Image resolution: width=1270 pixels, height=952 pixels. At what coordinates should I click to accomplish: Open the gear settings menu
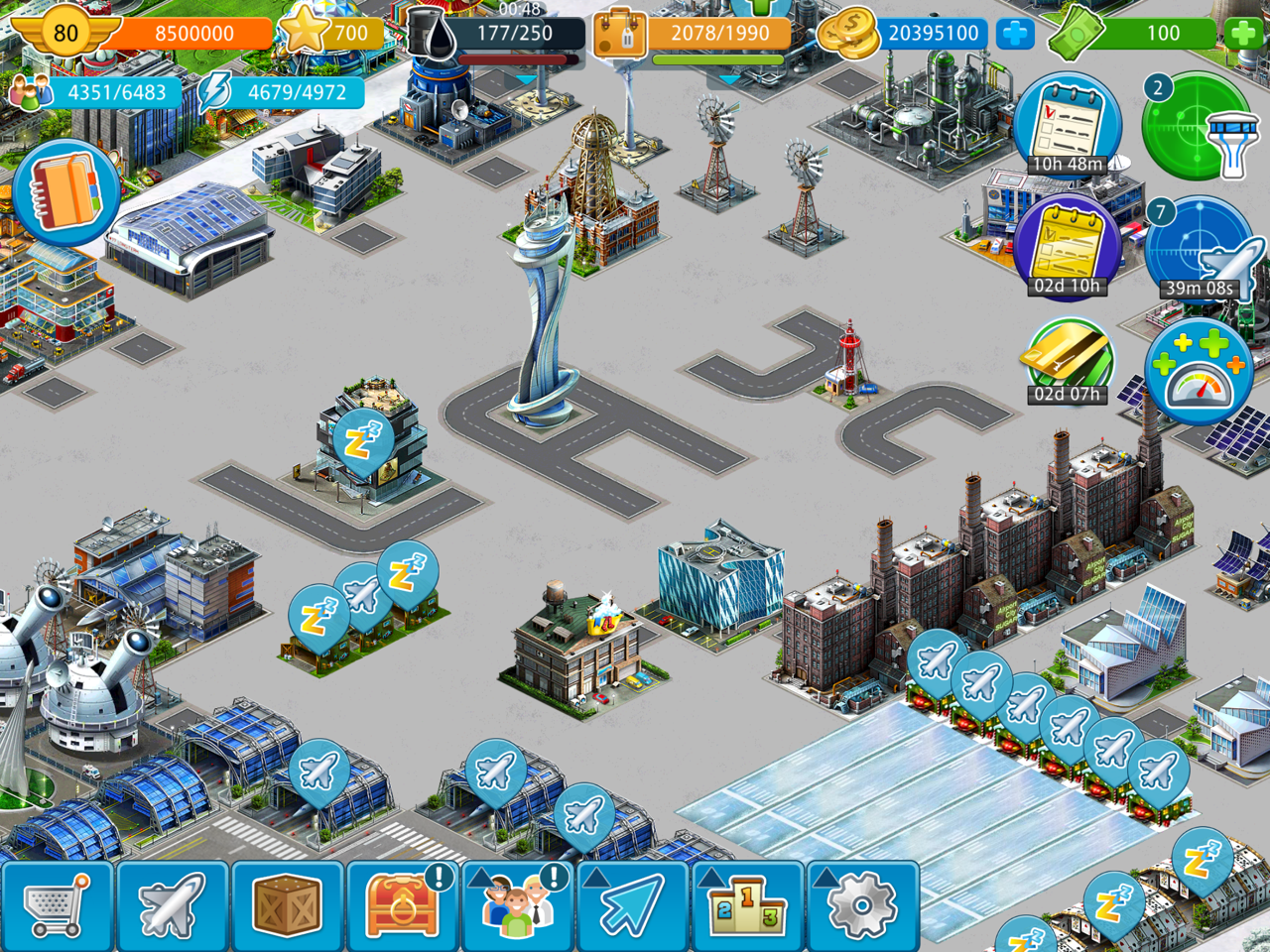click(861, 906)
